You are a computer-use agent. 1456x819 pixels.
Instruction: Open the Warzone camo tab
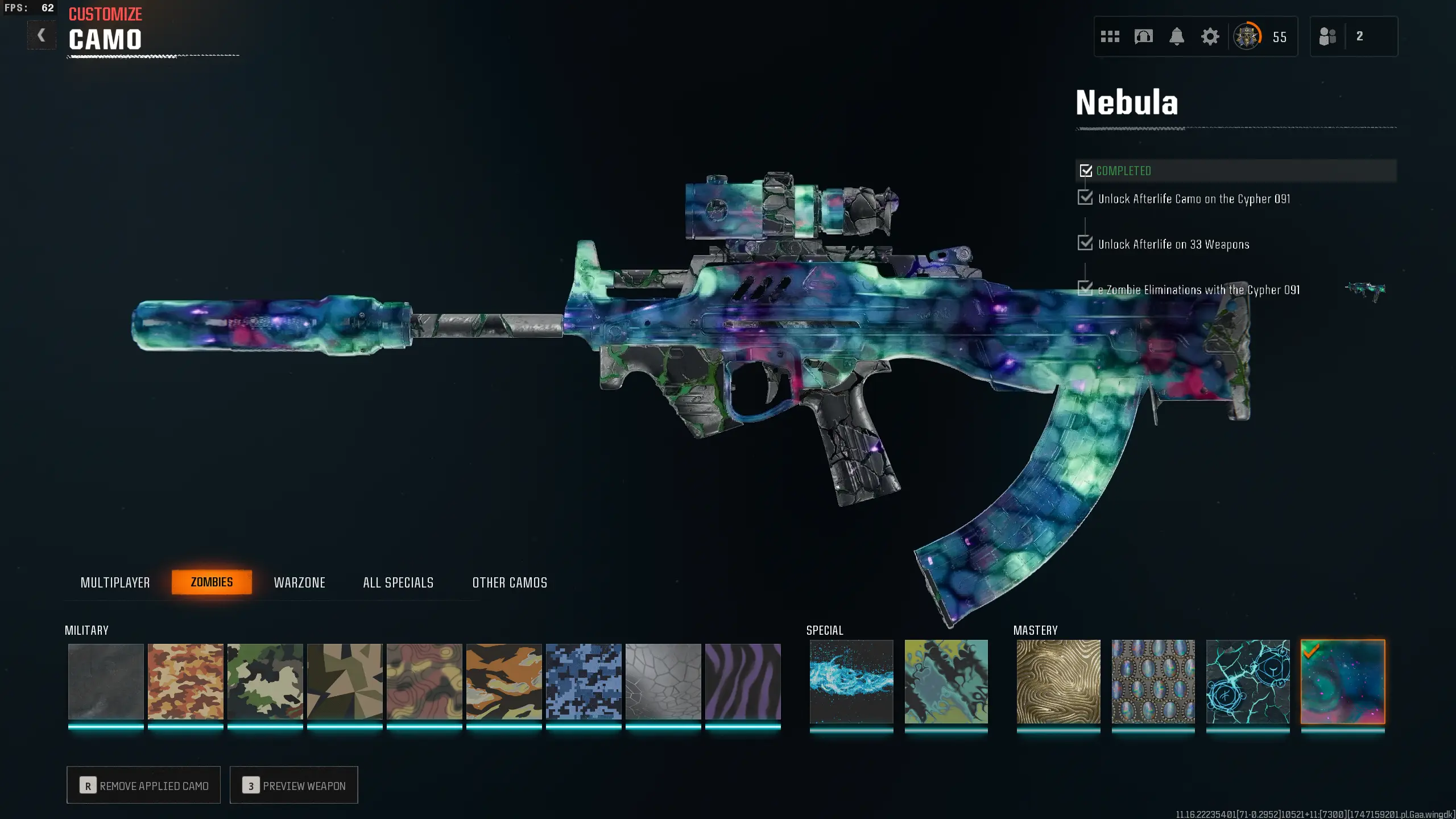click(299, 582)
